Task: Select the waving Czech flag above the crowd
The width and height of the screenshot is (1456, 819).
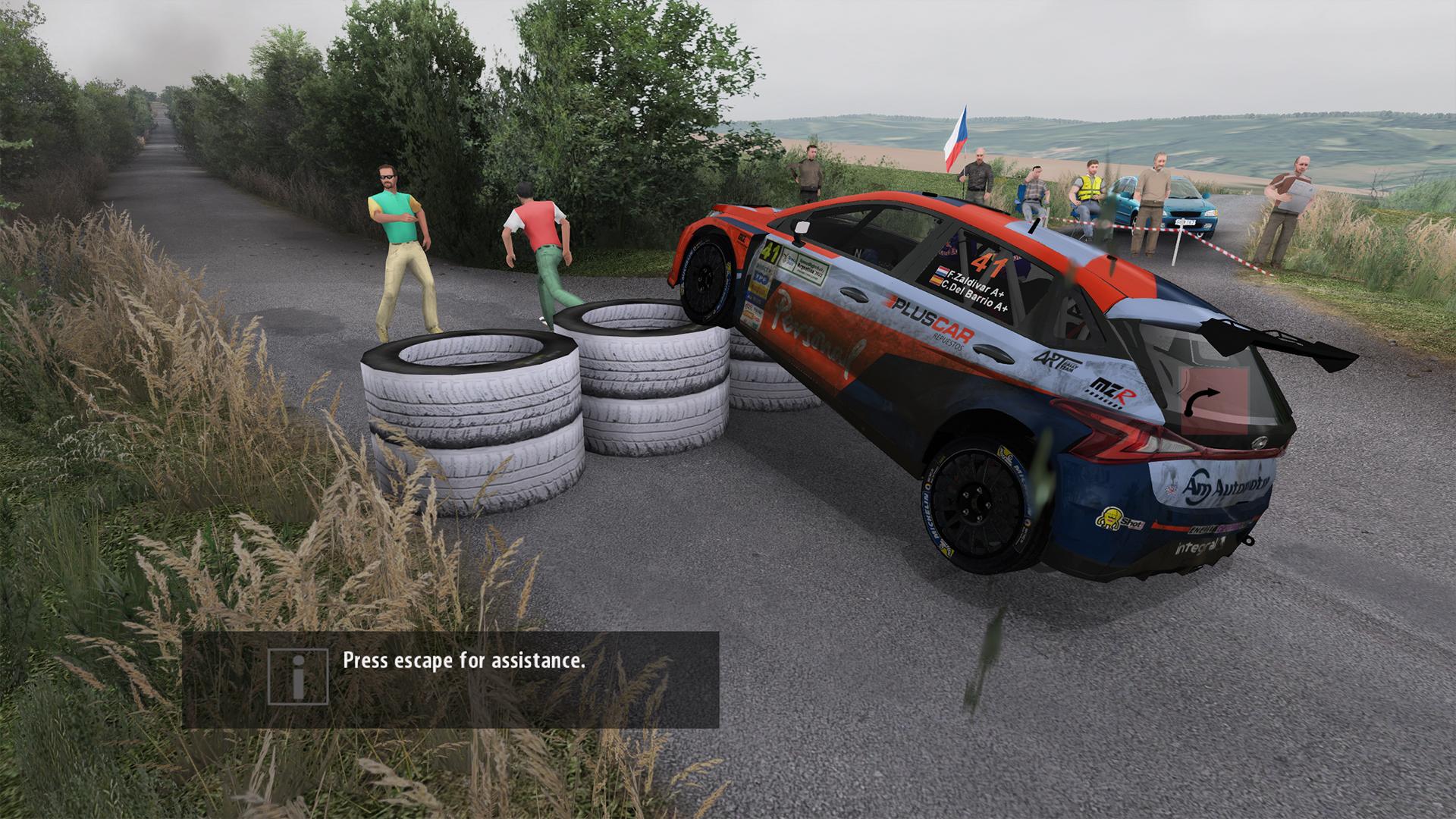Action: click(x=957, y=136)
